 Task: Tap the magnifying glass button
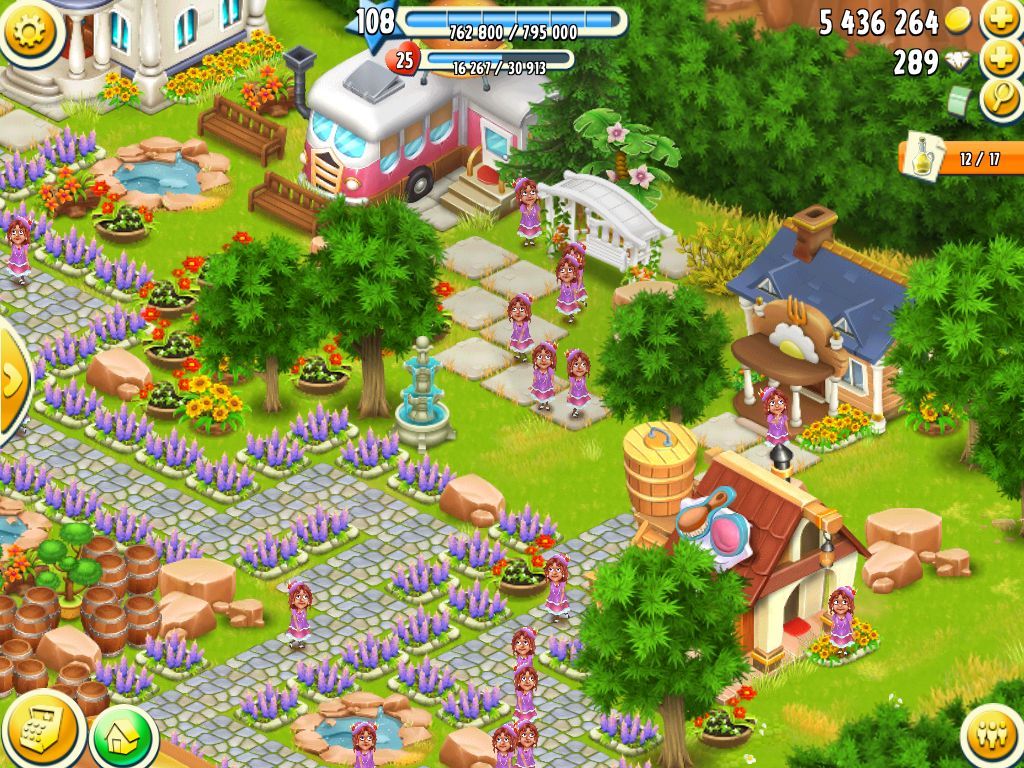coord(1000,100)
